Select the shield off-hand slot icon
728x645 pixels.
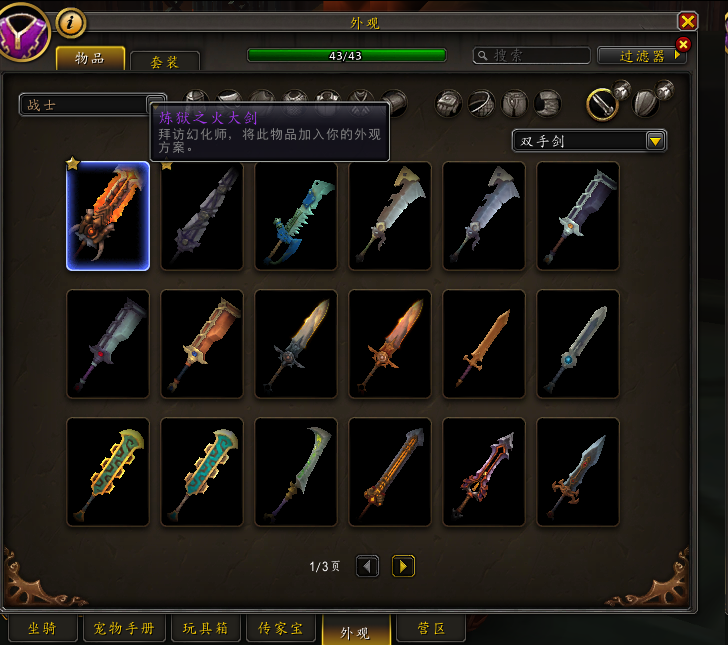646,103
